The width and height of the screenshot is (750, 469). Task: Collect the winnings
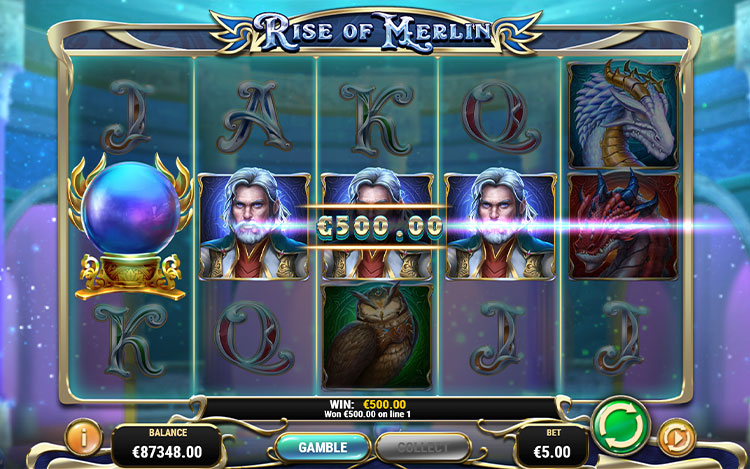[x=424, y=447]
